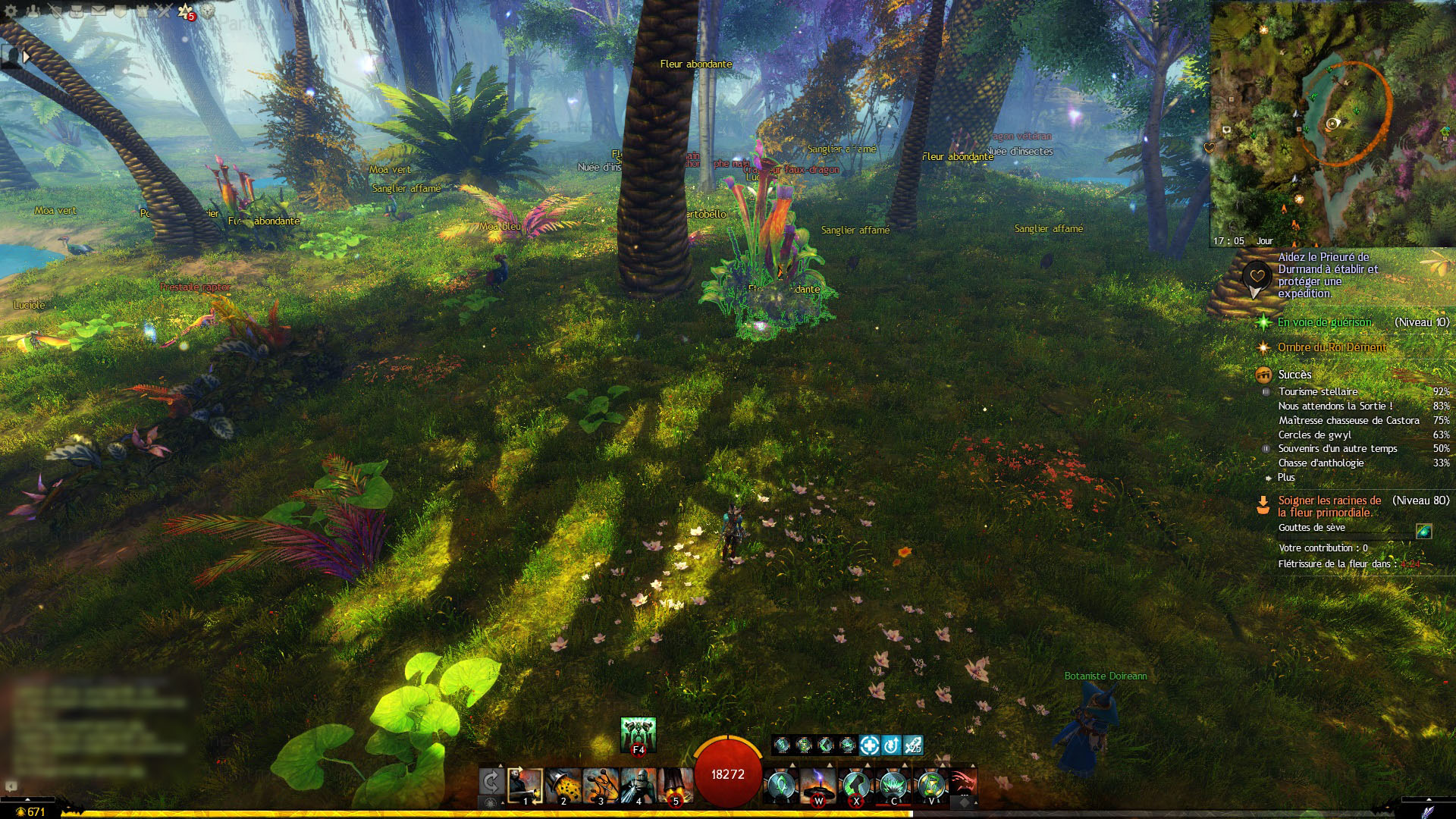Open the crossed swords PvP icon
The image size is (1456, 819).
164,11
